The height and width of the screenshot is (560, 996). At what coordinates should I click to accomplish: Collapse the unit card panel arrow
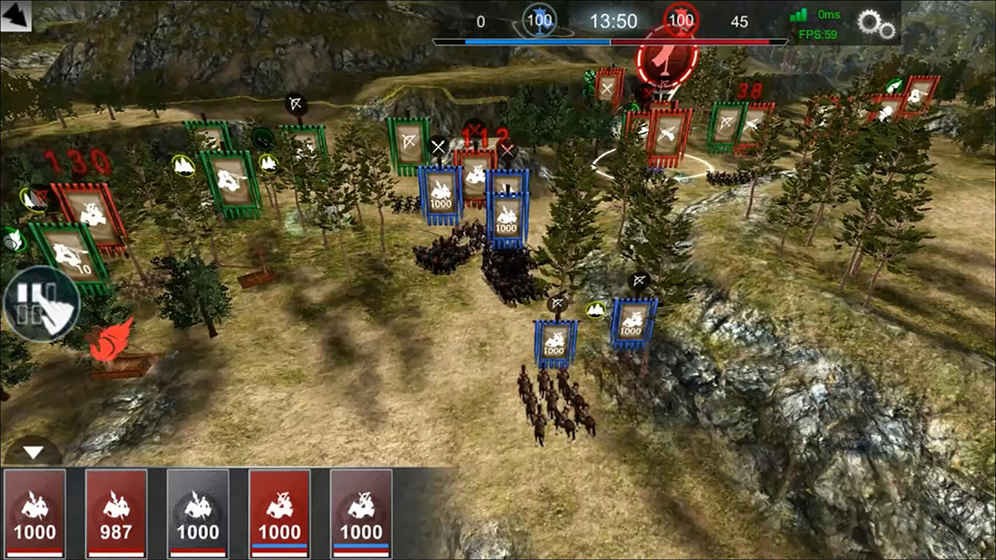[34, 452]
